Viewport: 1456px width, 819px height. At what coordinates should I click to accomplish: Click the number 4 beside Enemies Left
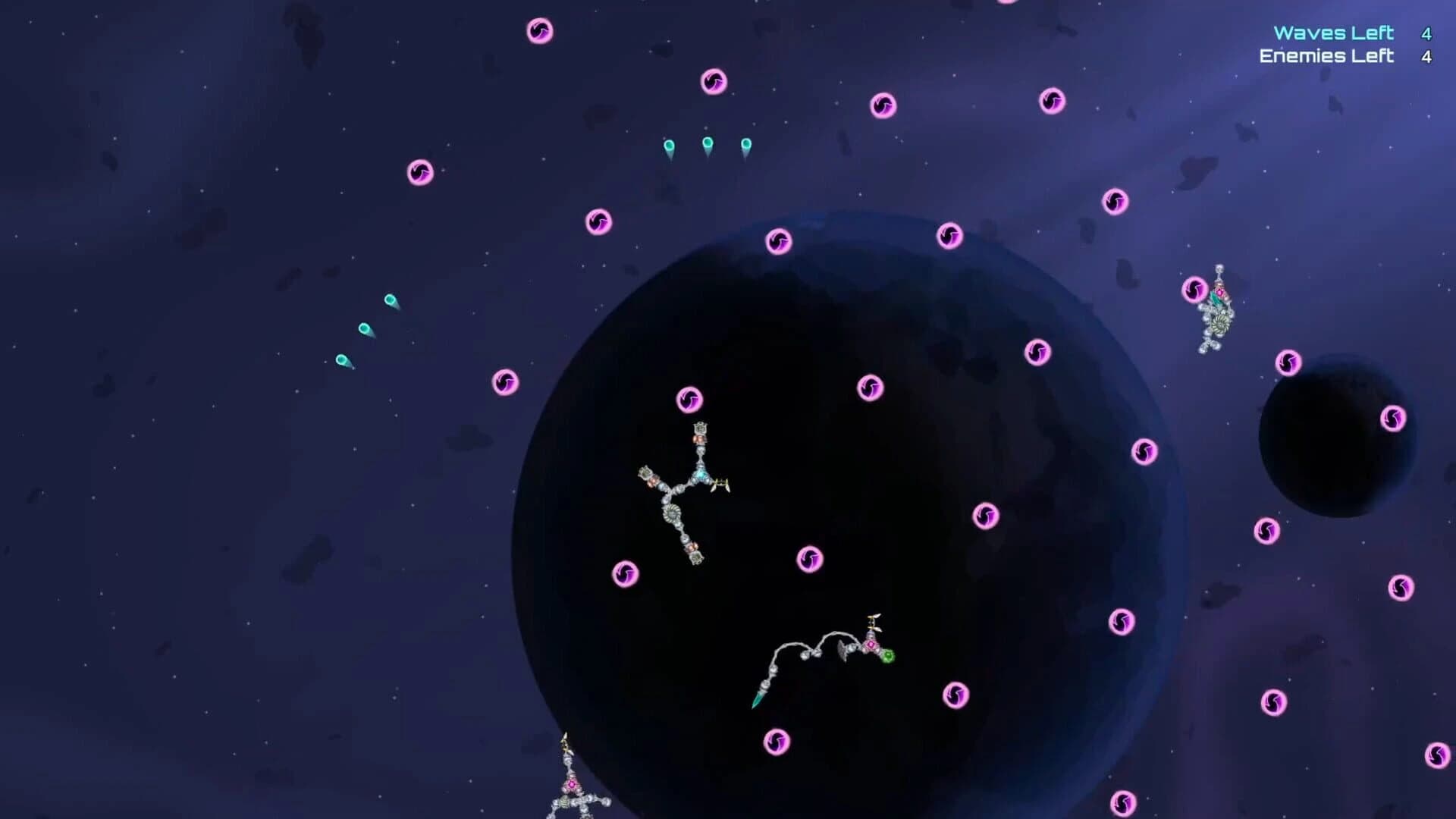pos(1426,55)
